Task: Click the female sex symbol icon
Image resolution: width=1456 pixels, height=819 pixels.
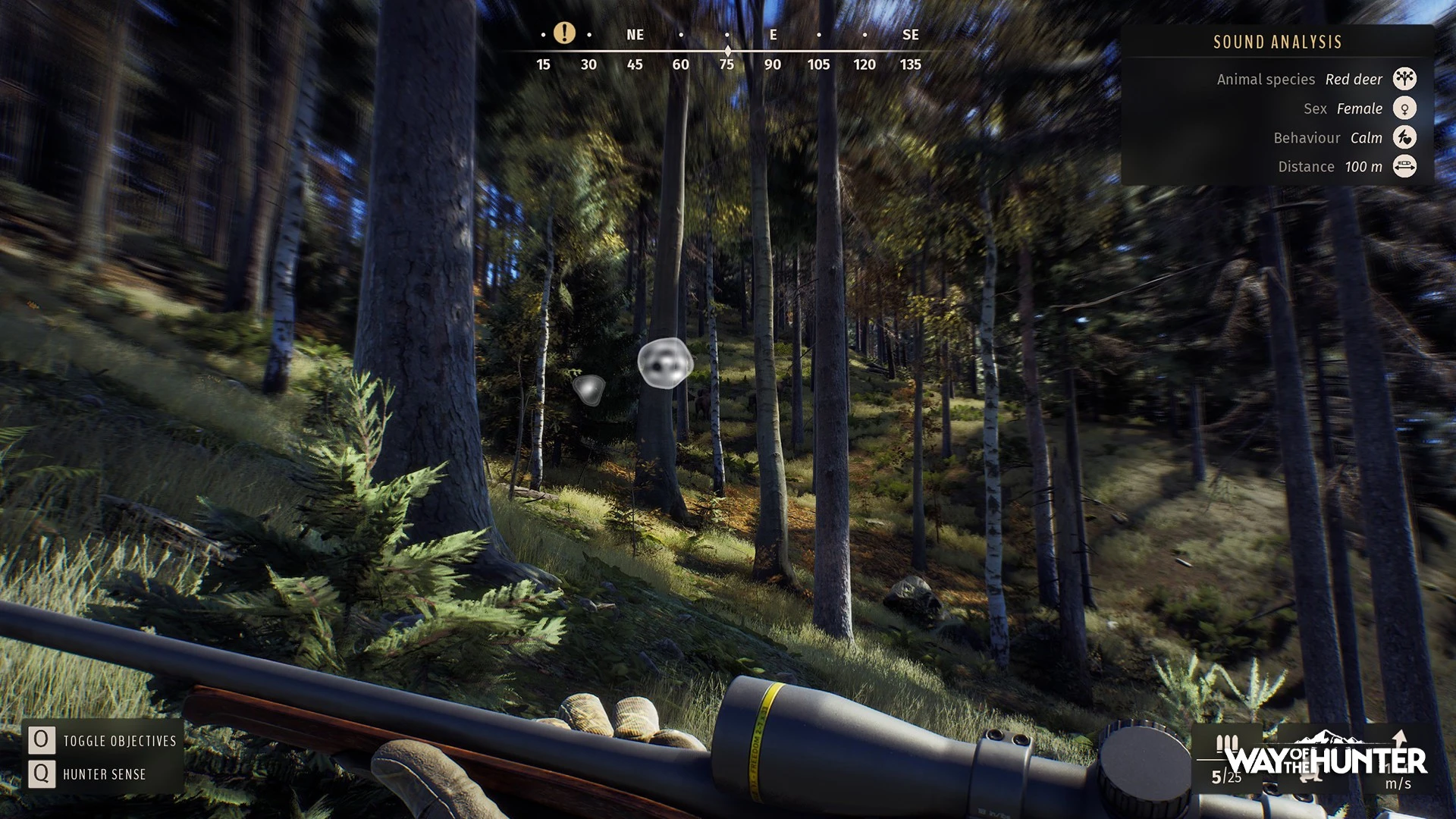Action: (x=1404, y=108)
